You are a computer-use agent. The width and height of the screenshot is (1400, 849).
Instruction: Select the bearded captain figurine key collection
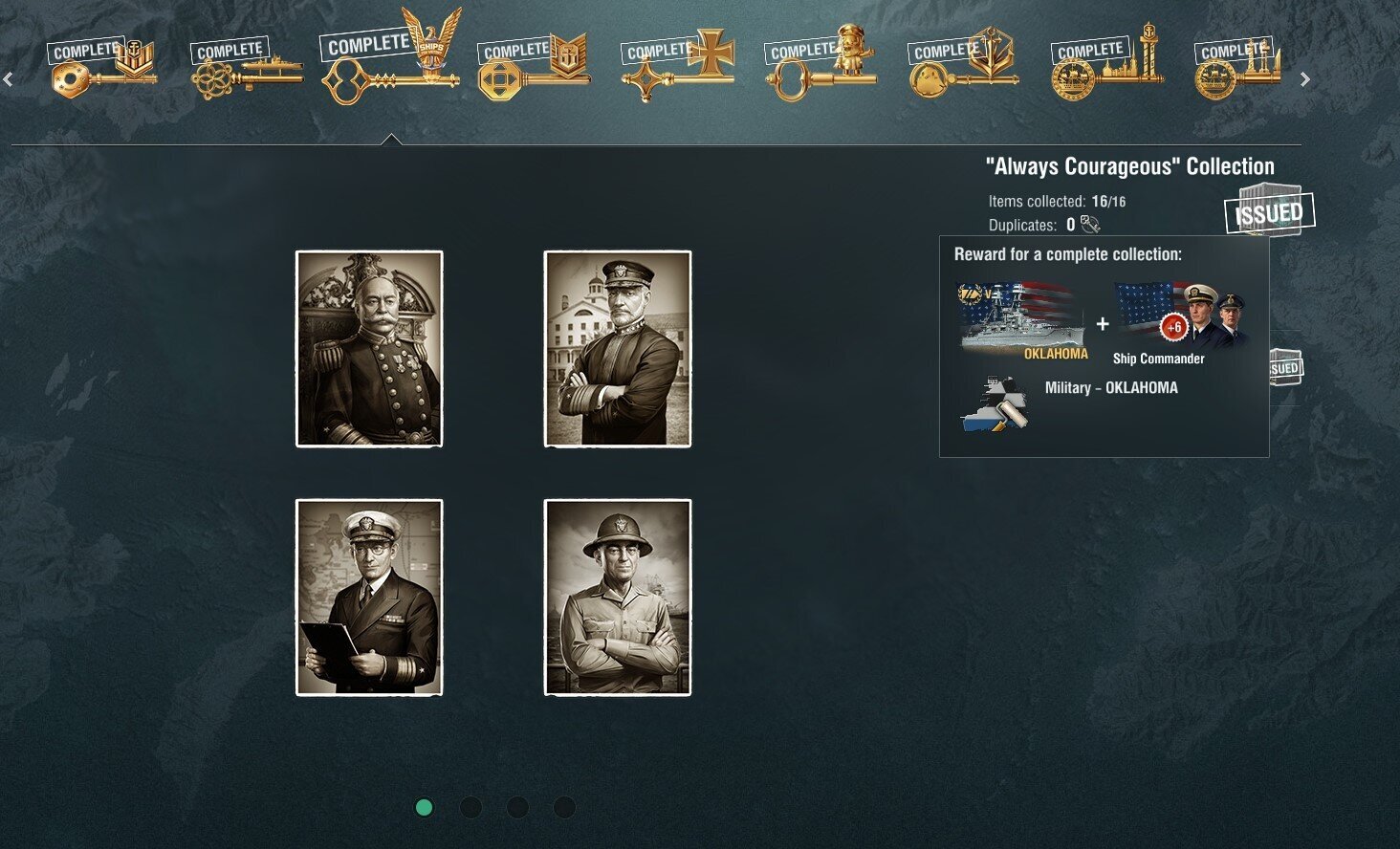(820, 64)
